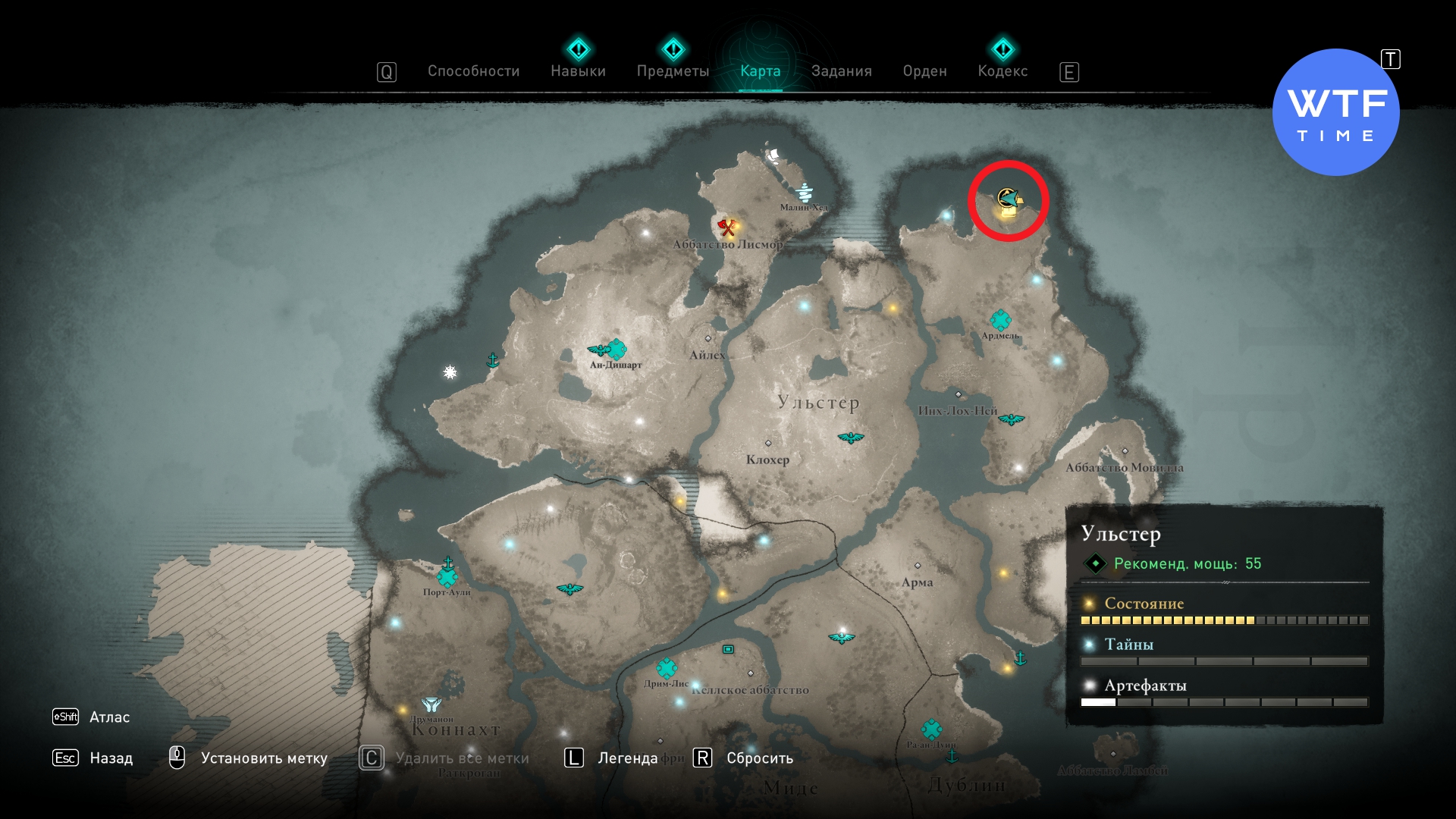
Task: Click the WTF Time channel logo
Action: coord(1335,113)
